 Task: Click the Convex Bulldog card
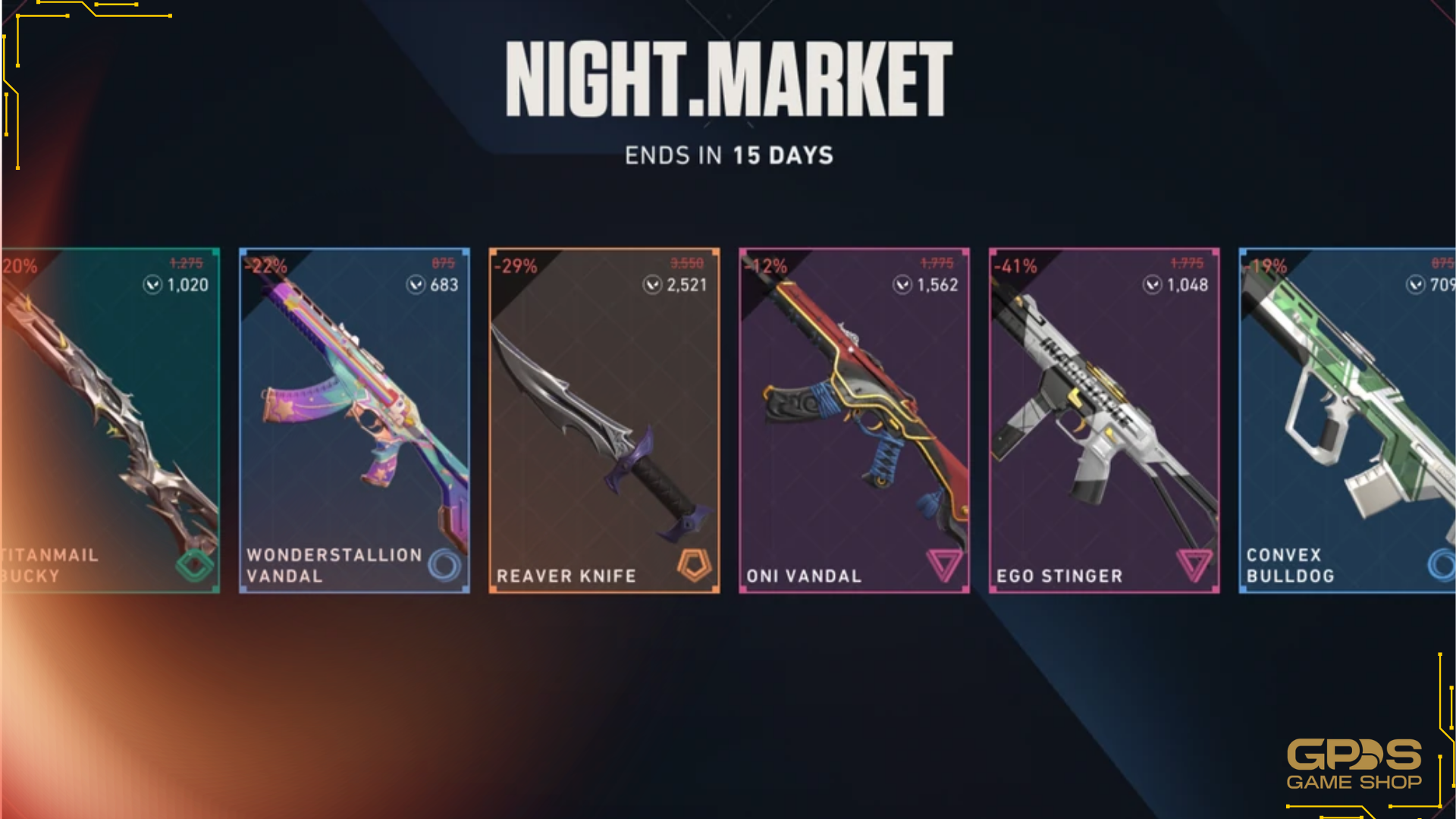point(1347,421)
